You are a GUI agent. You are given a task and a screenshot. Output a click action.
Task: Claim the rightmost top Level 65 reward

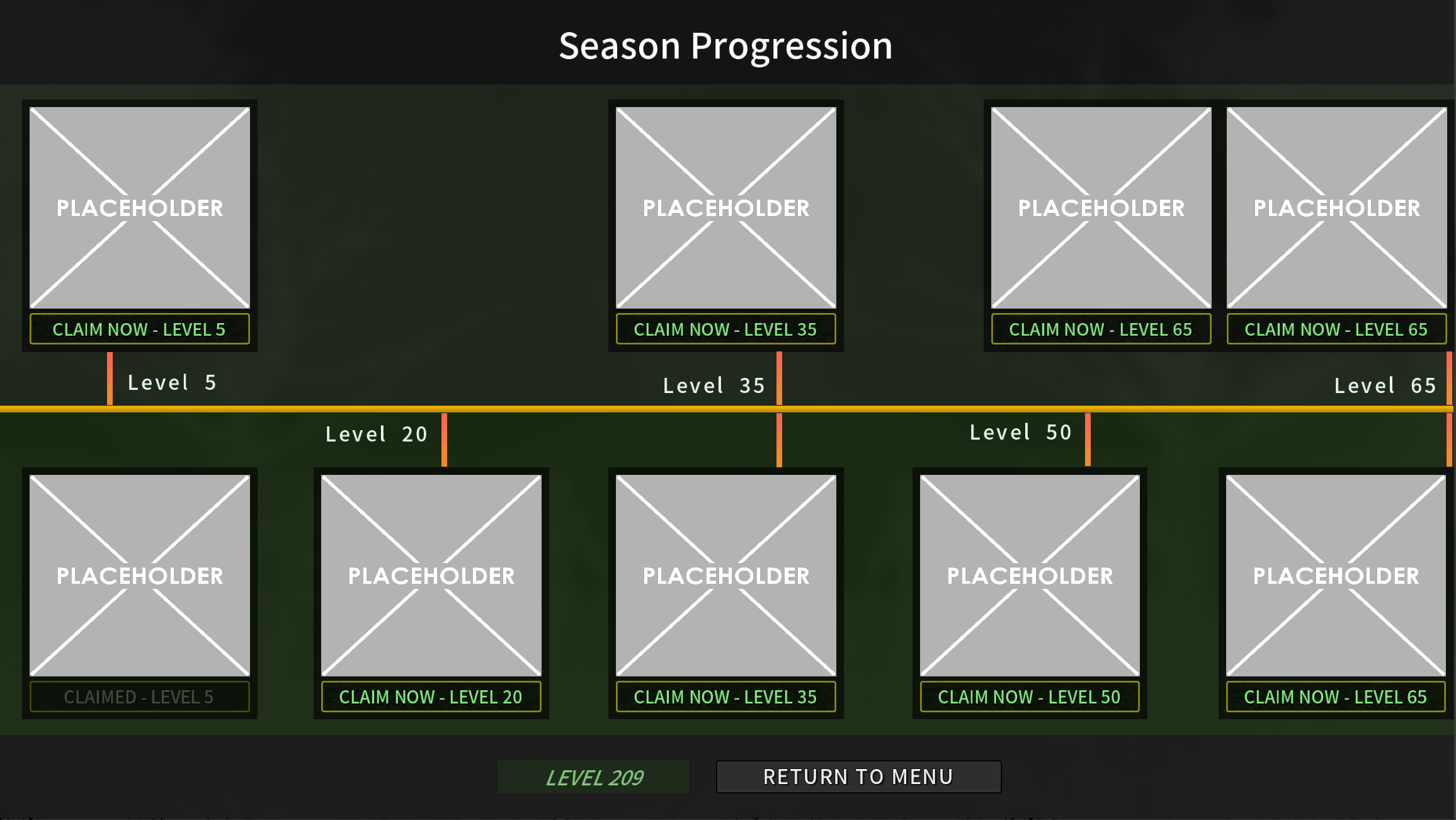tap(1336, 328)
